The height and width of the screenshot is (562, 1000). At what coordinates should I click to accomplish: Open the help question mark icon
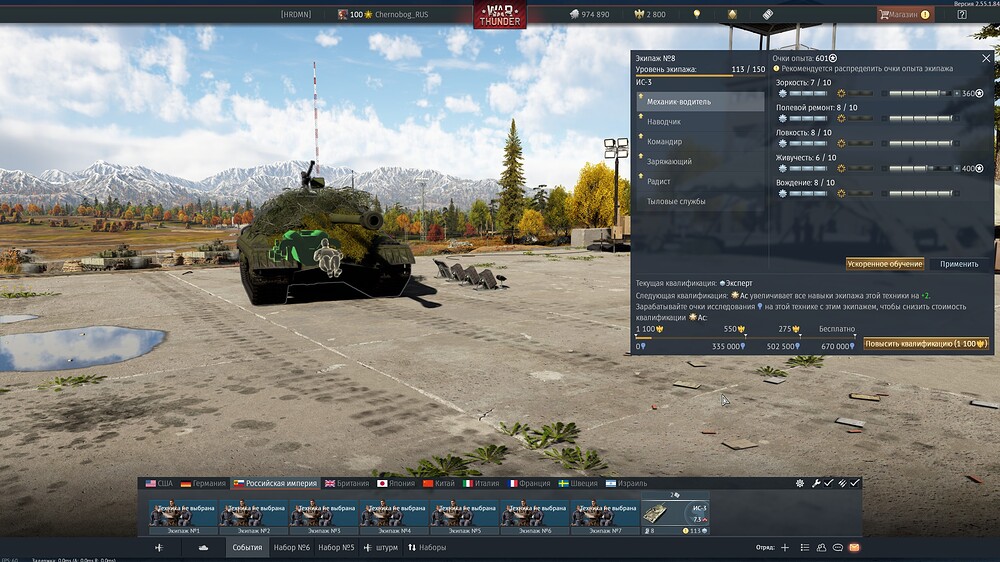coord(962,14)
